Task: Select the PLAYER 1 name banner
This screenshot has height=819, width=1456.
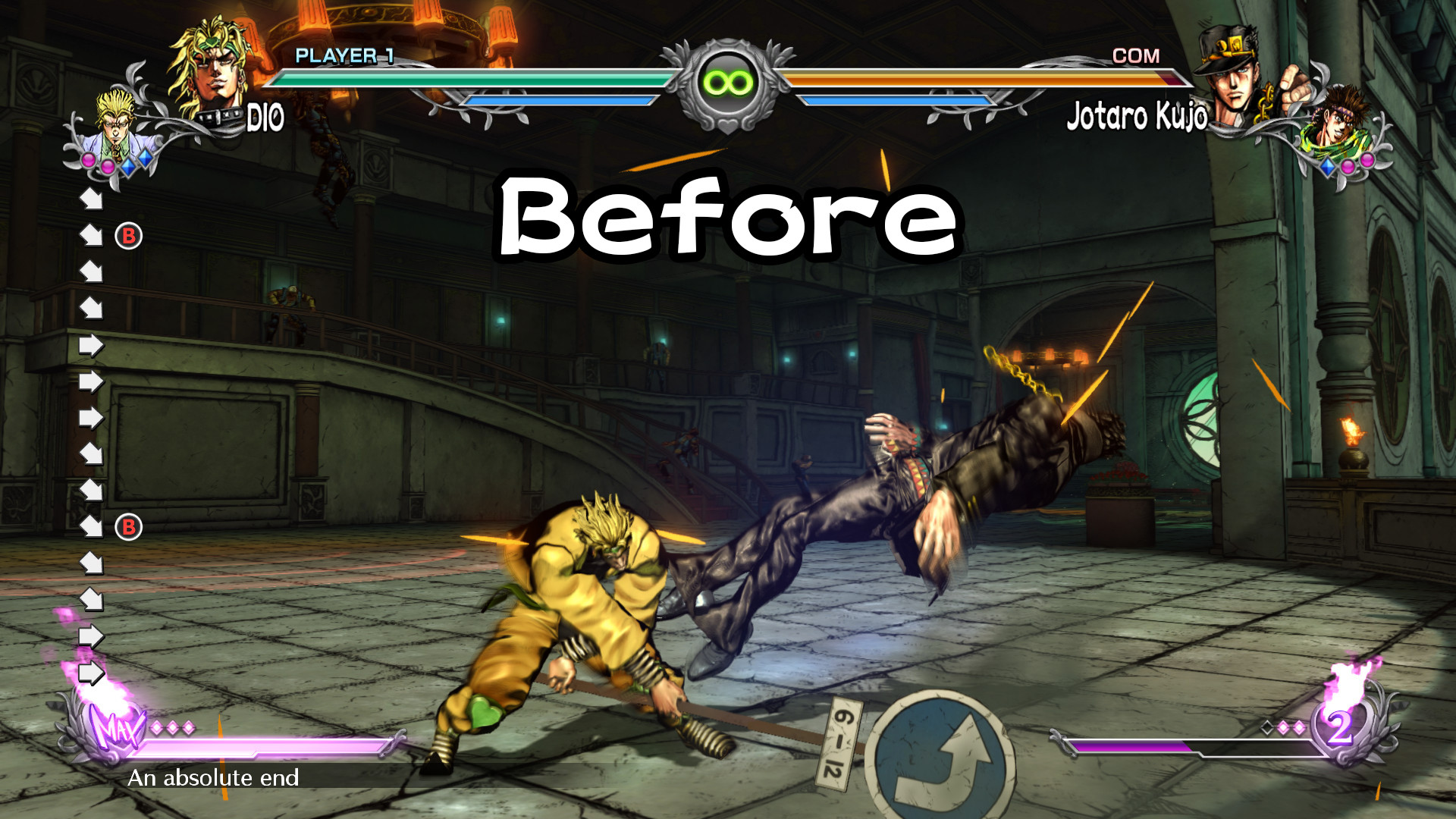Action: coord(345,55)
